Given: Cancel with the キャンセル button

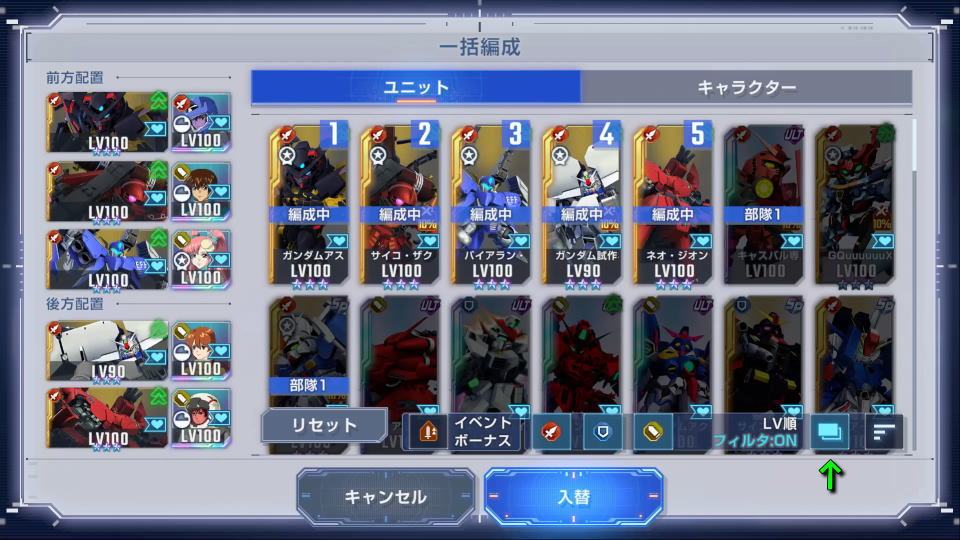Looking at the screenshot, I should tap(385, 497).
